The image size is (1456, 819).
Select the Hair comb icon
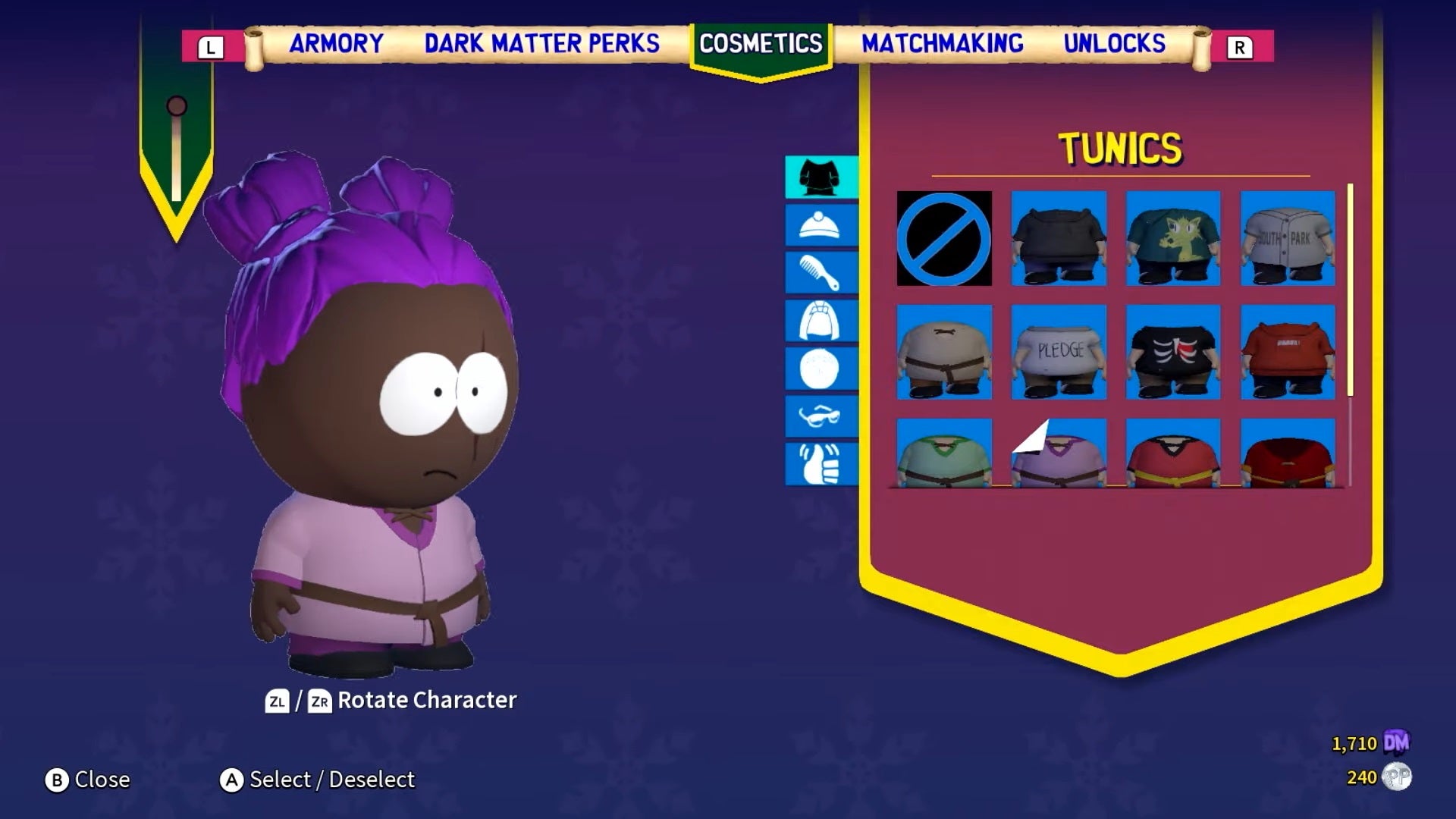(x=822, y=273)
